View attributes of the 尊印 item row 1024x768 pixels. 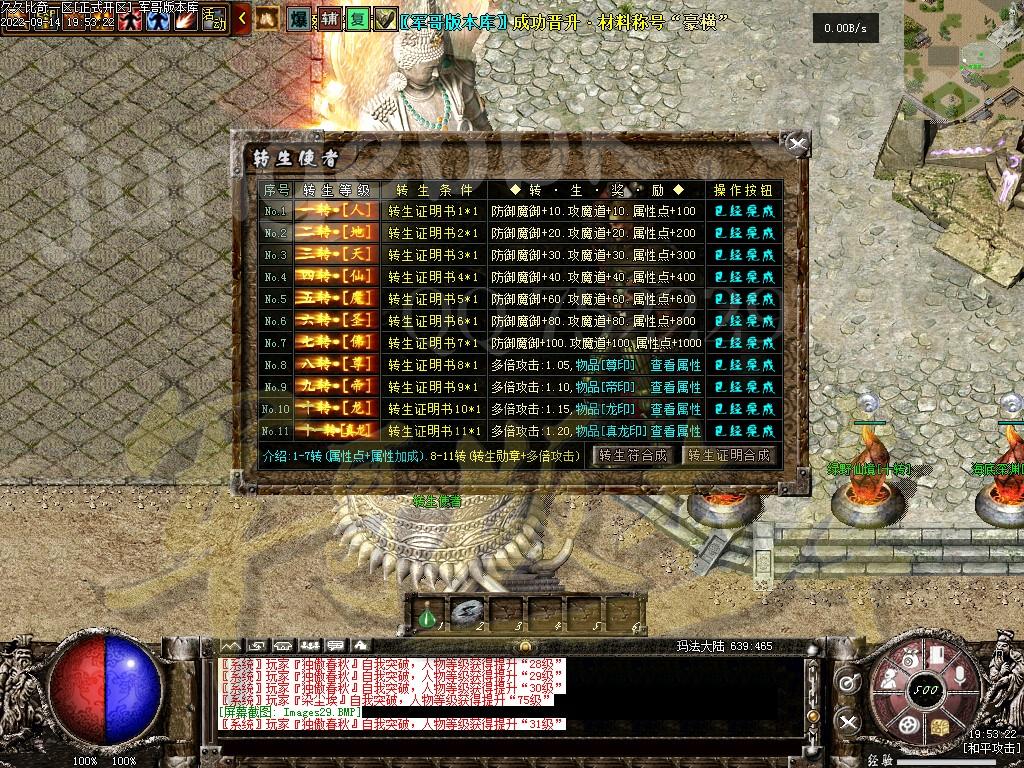pyautogui.click(x=676, y=365)
